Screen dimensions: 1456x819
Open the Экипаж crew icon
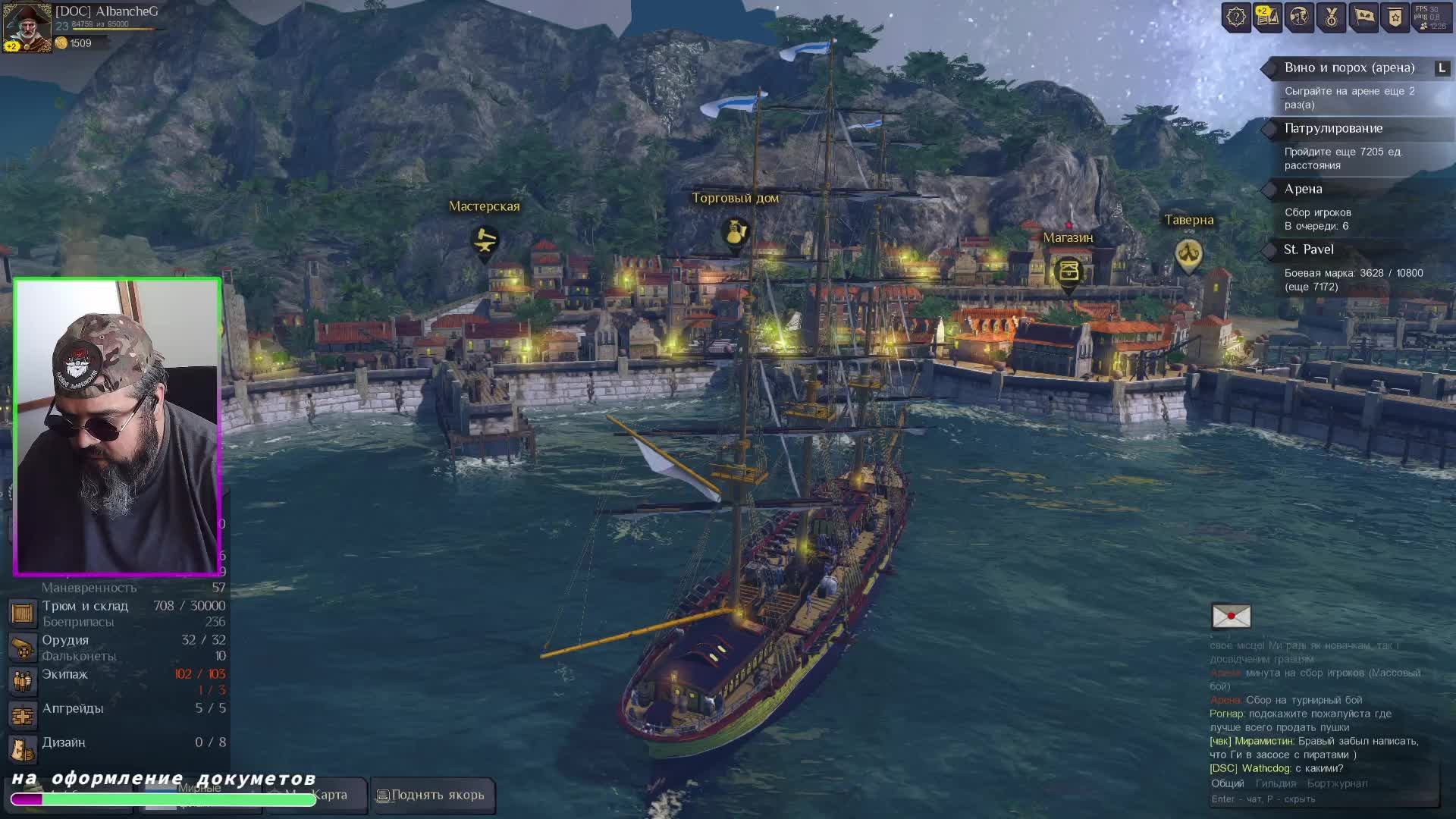click(x=23, y=681)
